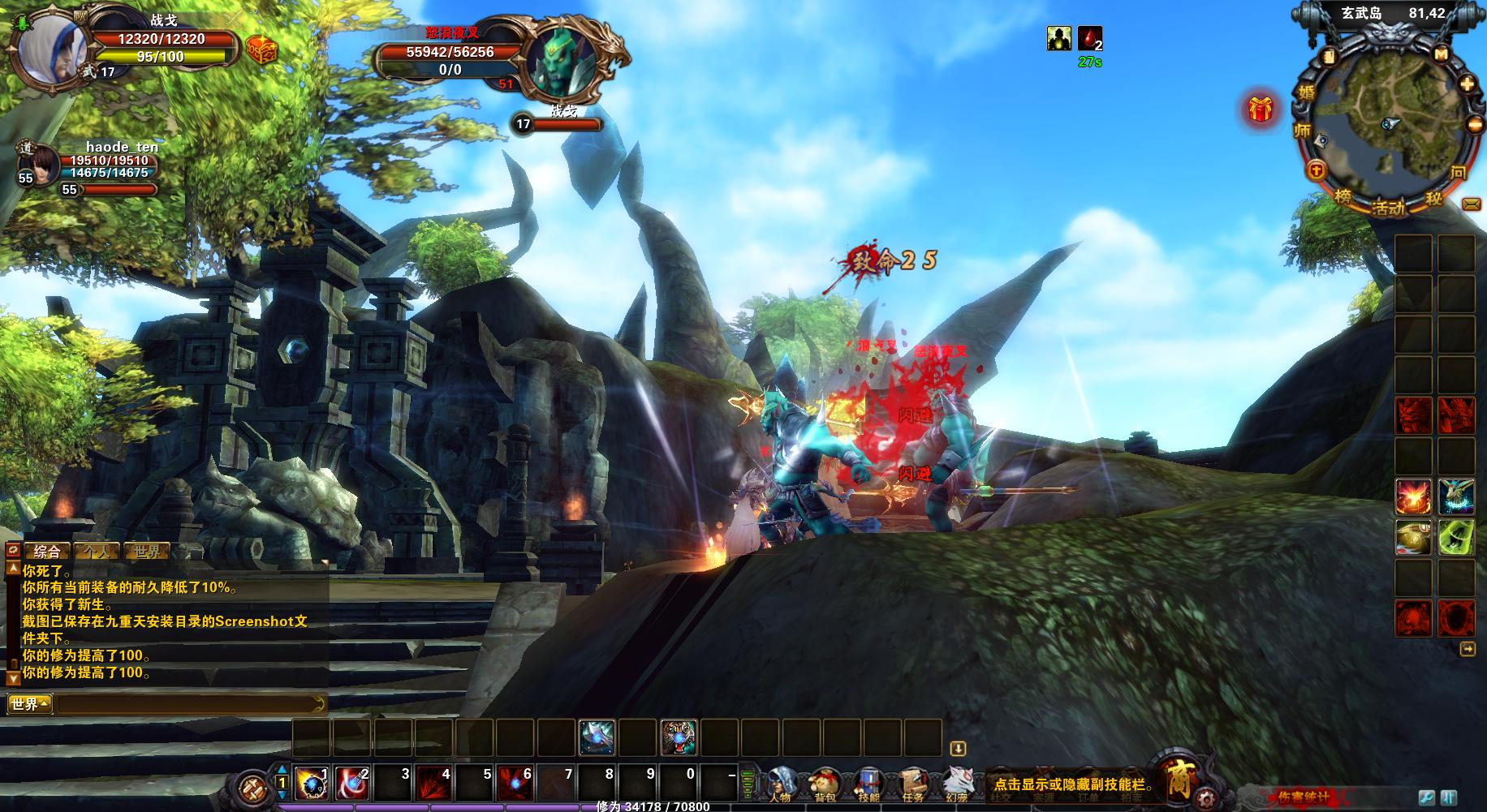The width and height of the screenshot is (1487, 812).
Task: Zoom in the minimap with plus button
Action: 1468,84
